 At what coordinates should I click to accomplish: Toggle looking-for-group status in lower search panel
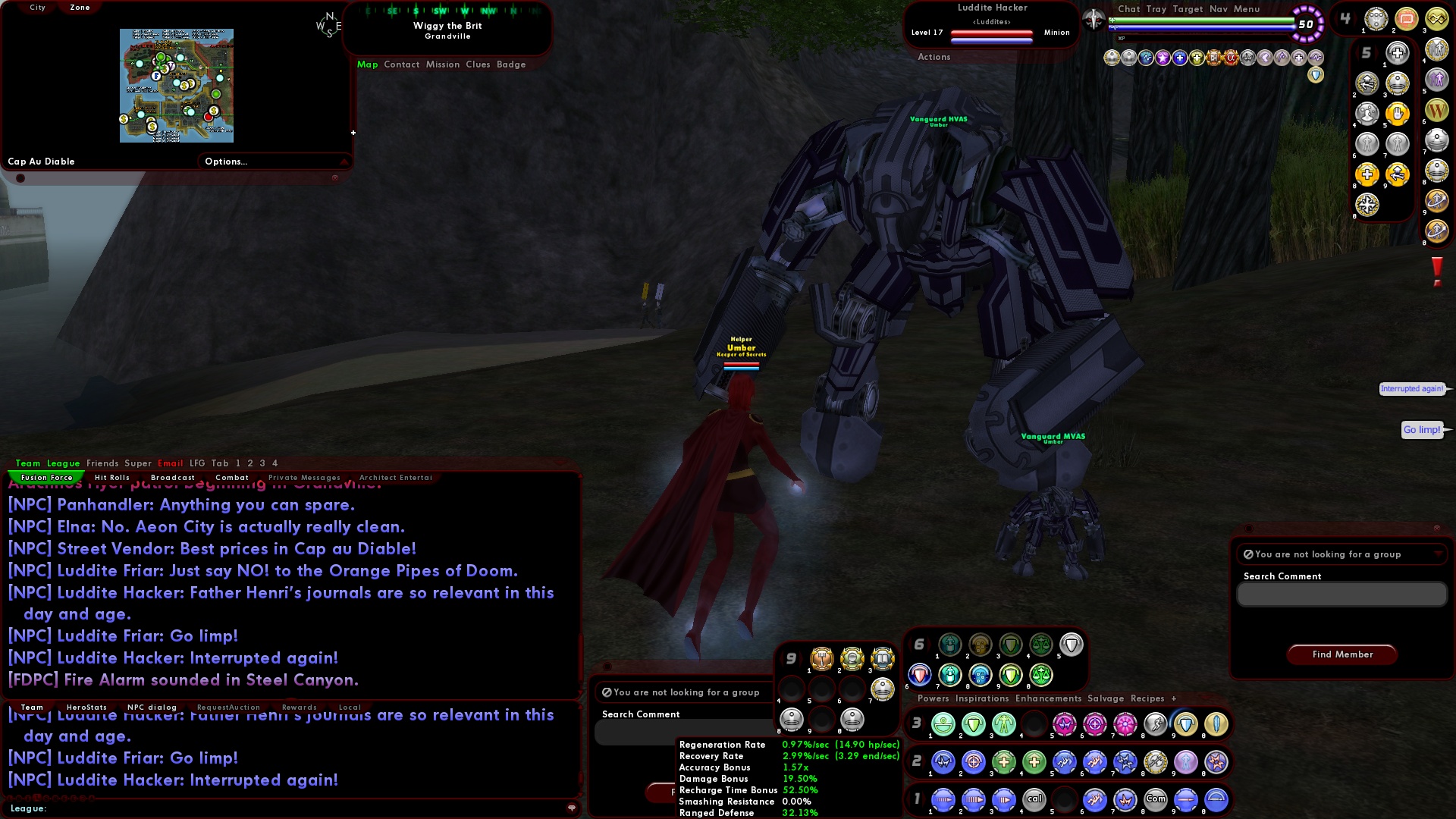click(606, 692)
